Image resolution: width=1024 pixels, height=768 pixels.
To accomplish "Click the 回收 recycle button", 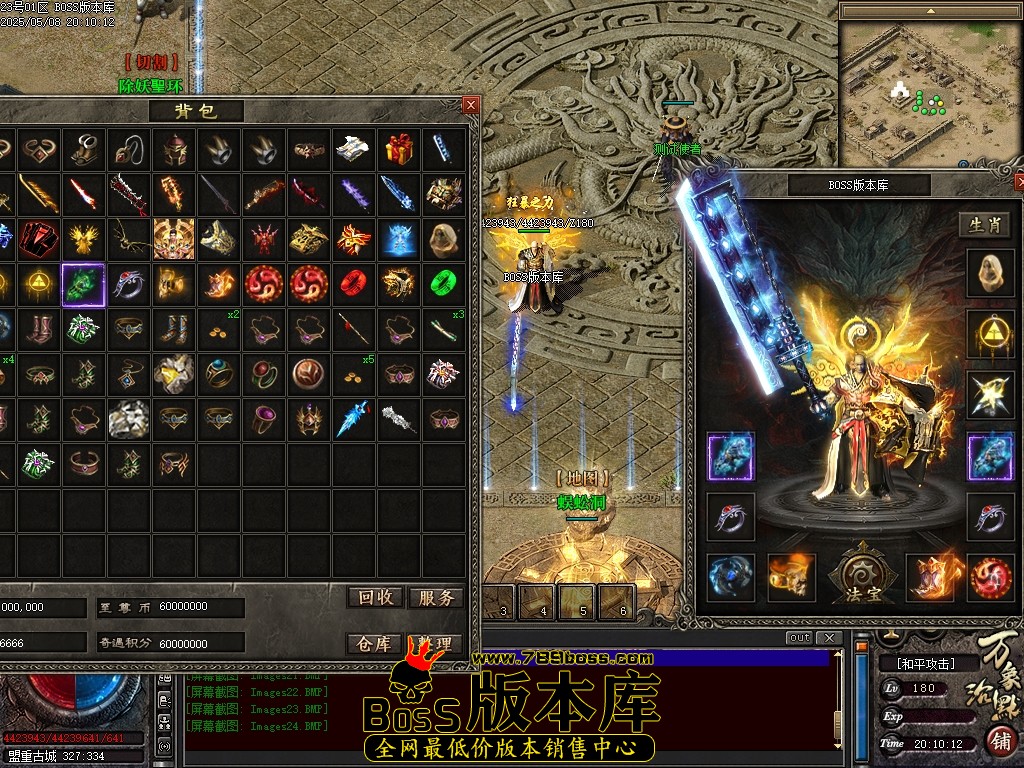I will click(376, 597).
